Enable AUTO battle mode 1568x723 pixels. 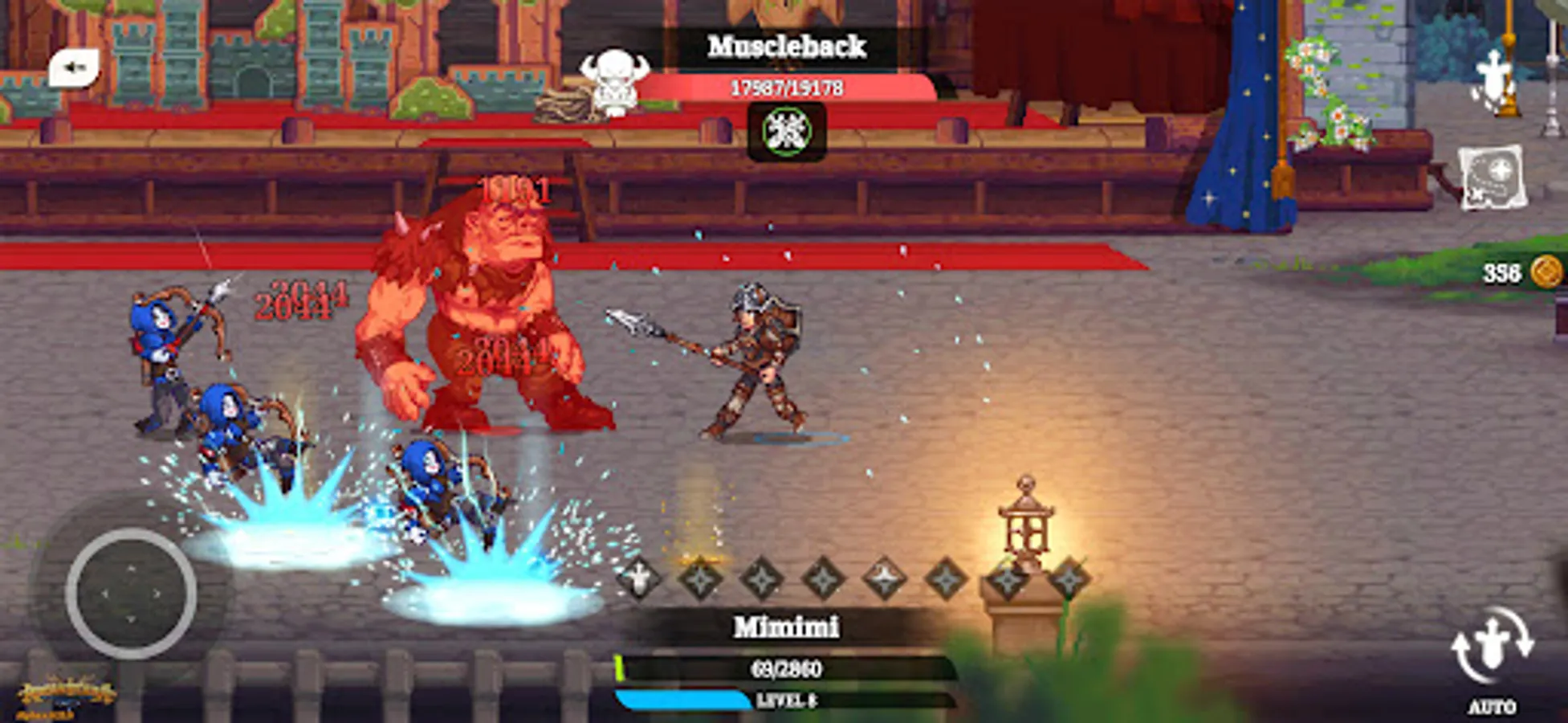pyautogui.click(x=1495, y=705)
